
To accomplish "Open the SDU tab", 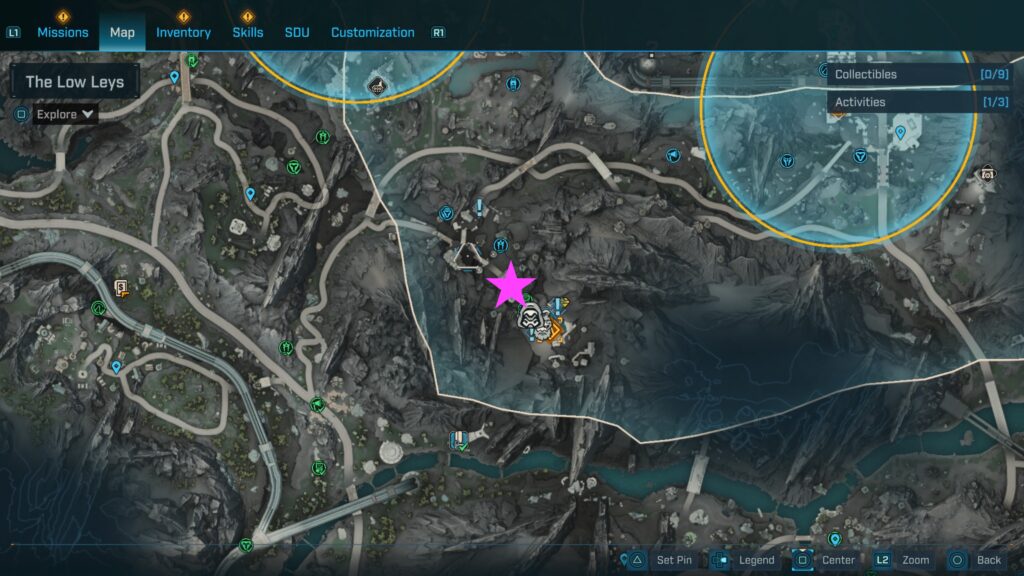I will click(297, 32).
